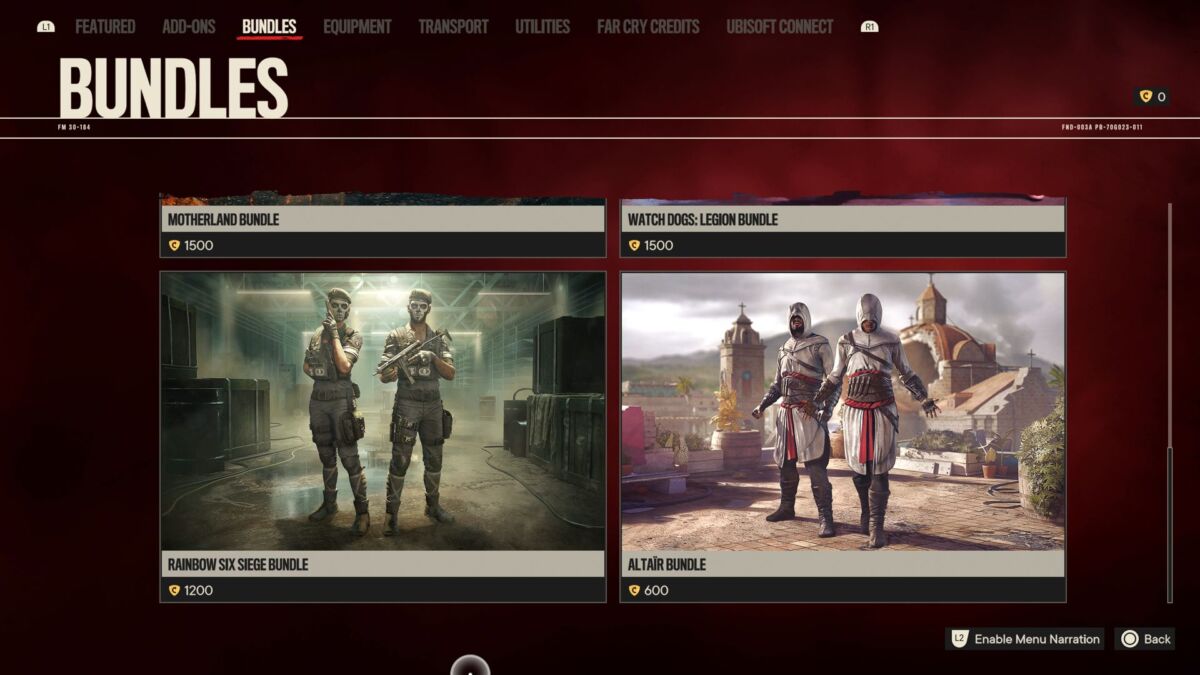Choose the Motherland Bundle
Image resolution: width=1200 pixels, height=675 pixels.
(x=382, y=227)
